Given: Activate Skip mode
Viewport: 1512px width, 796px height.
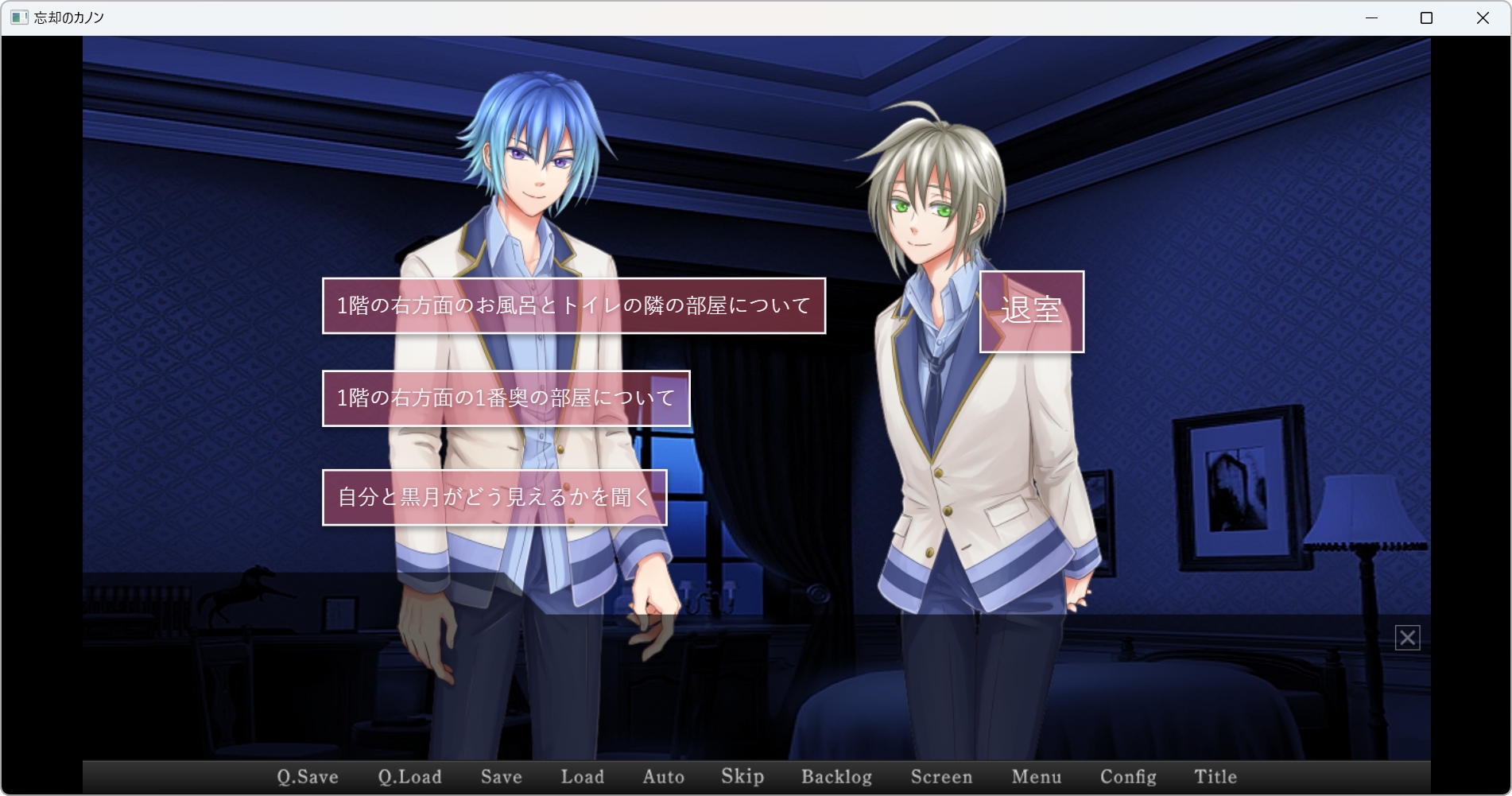Looking at the screenshot, I should coord(742,777).
